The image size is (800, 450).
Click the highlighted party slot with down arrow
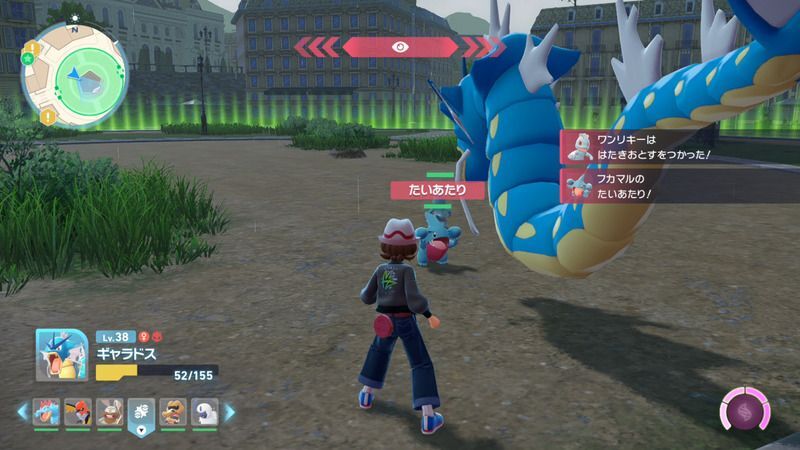pyautogui.click(x=141, y=412)
